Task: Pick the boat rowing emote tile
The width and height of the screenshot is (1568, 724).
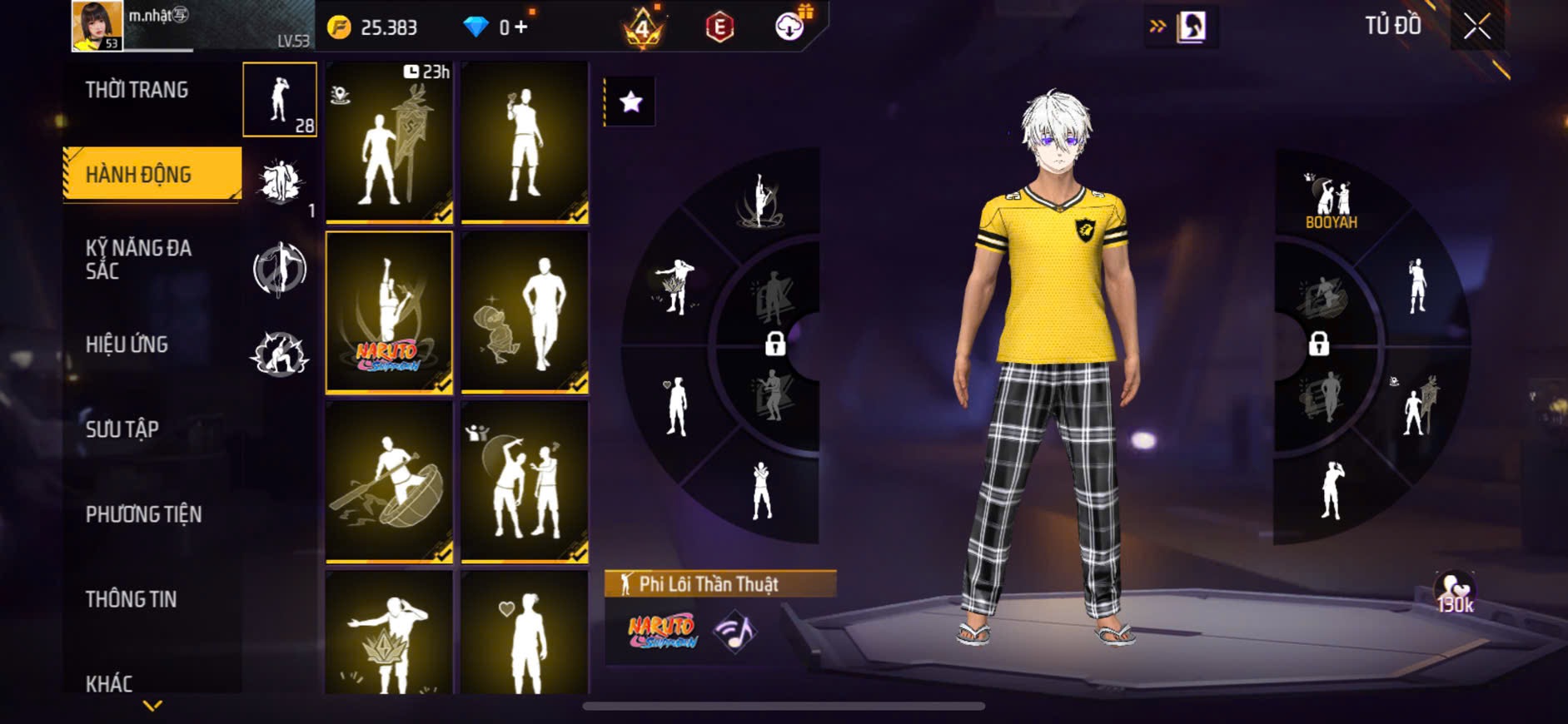Action: tap(389, 481)
